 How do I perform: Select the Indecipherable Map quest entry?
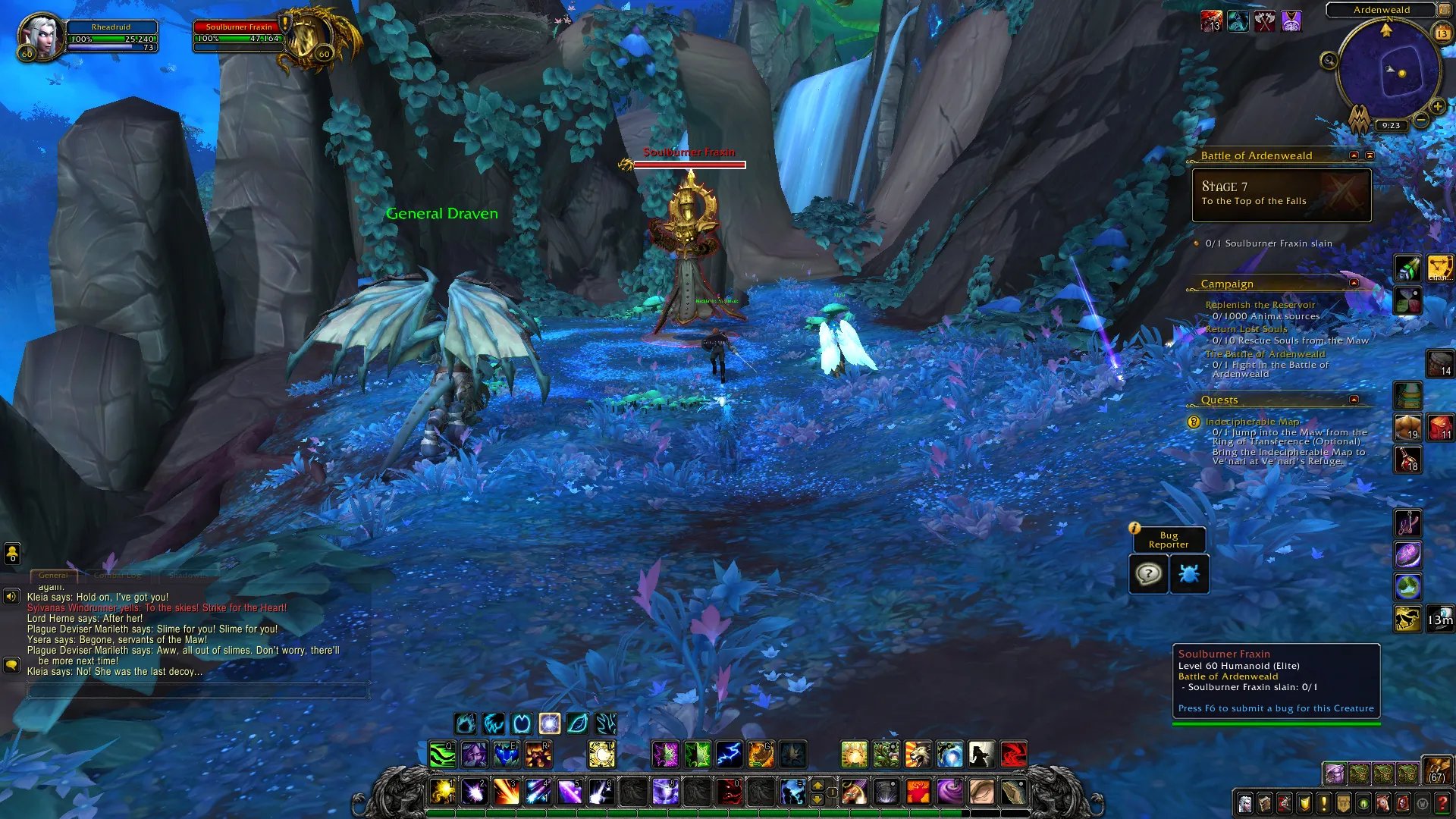(1252, 422)
